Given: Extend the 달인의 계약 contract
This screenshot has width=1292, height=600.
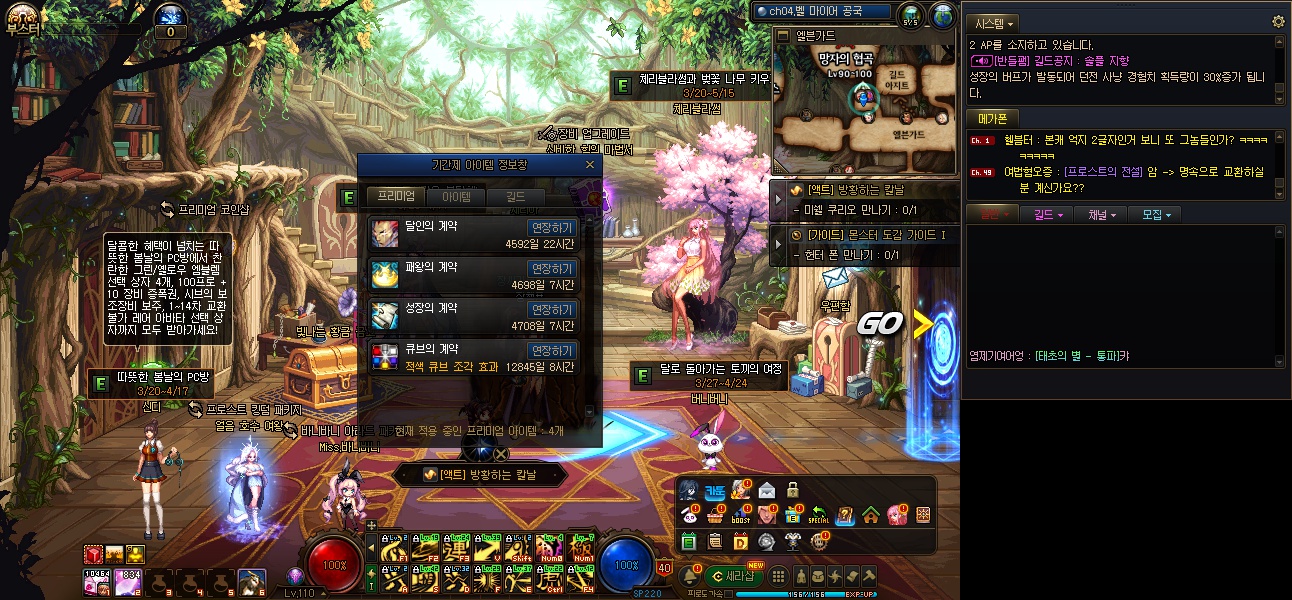Looking at the screenshot, I should click(x=552, y=228).
